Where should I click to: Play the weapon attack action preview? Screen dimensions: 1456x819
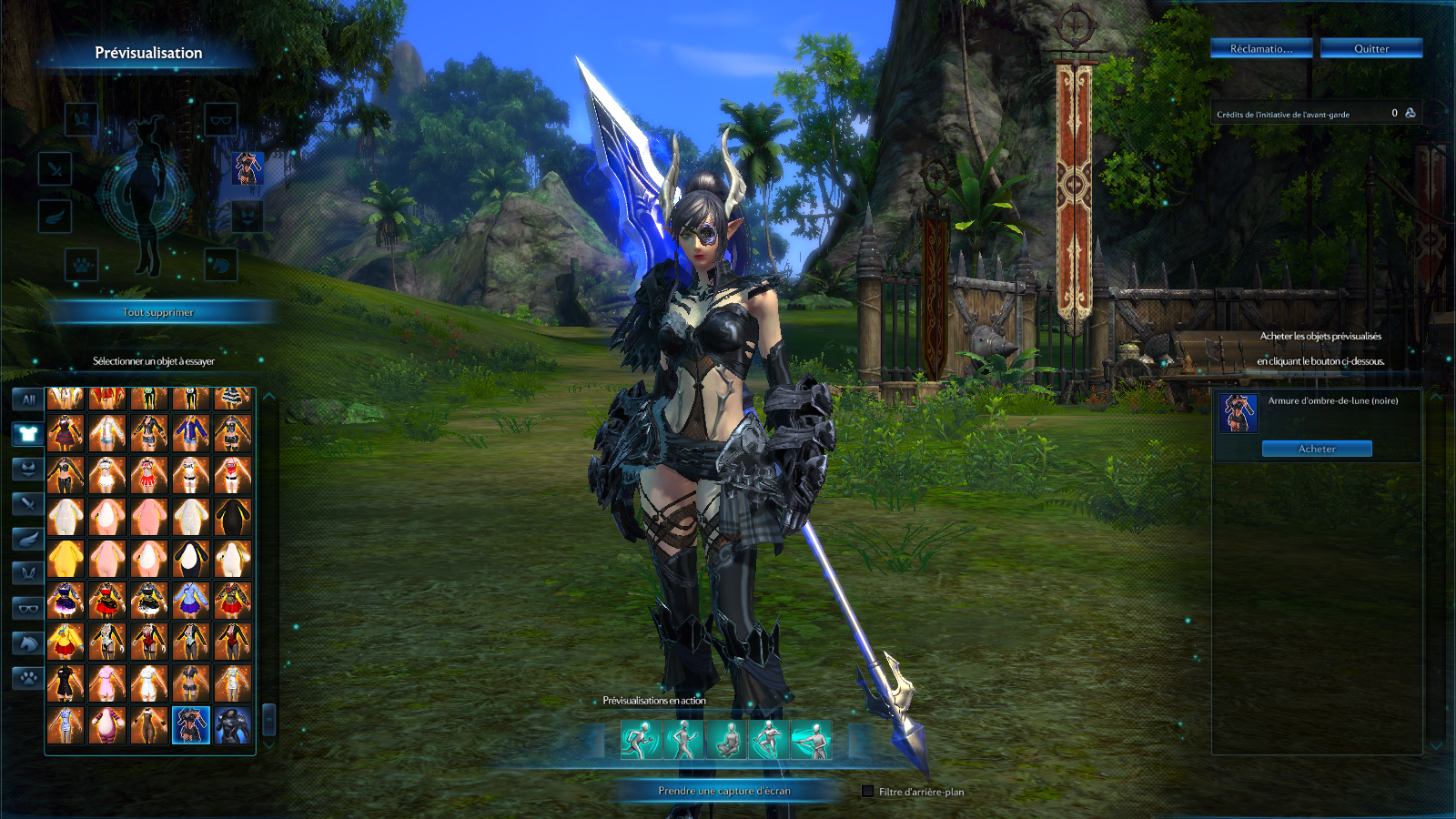point(811,739)
